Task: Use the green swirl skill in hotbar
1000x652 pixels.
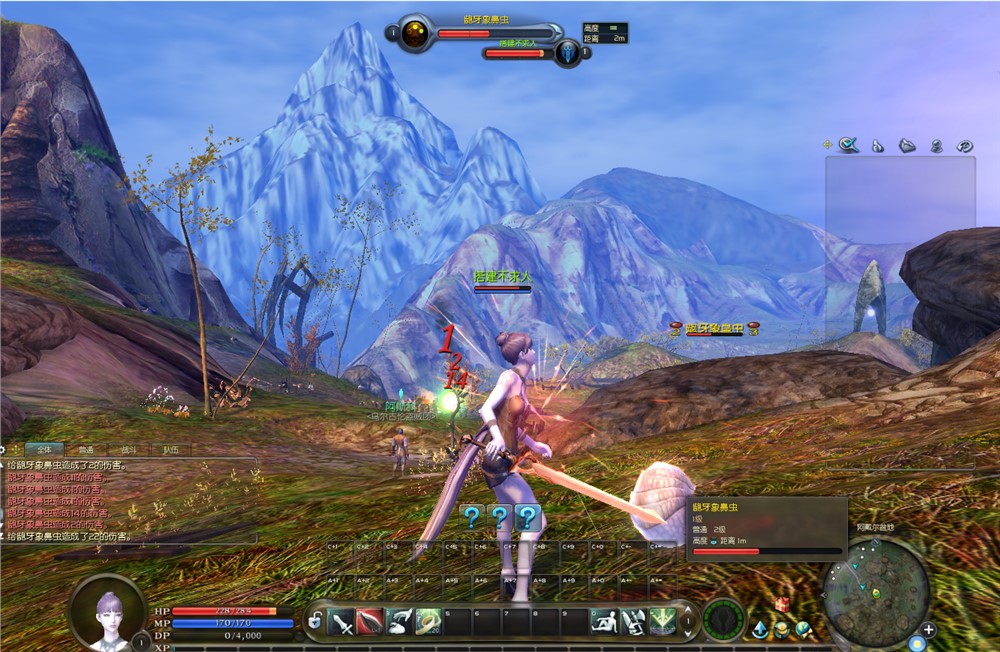Action: coord(429,621)
